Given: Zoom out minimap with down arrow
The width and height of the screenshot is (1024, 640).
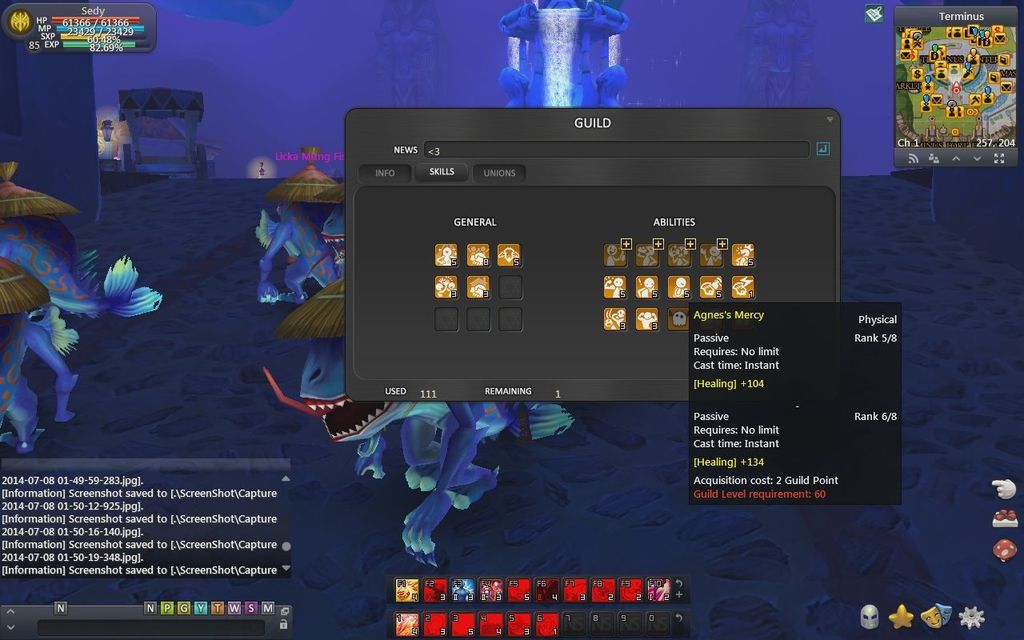Looking at the screenshot, I should [977, 158].
